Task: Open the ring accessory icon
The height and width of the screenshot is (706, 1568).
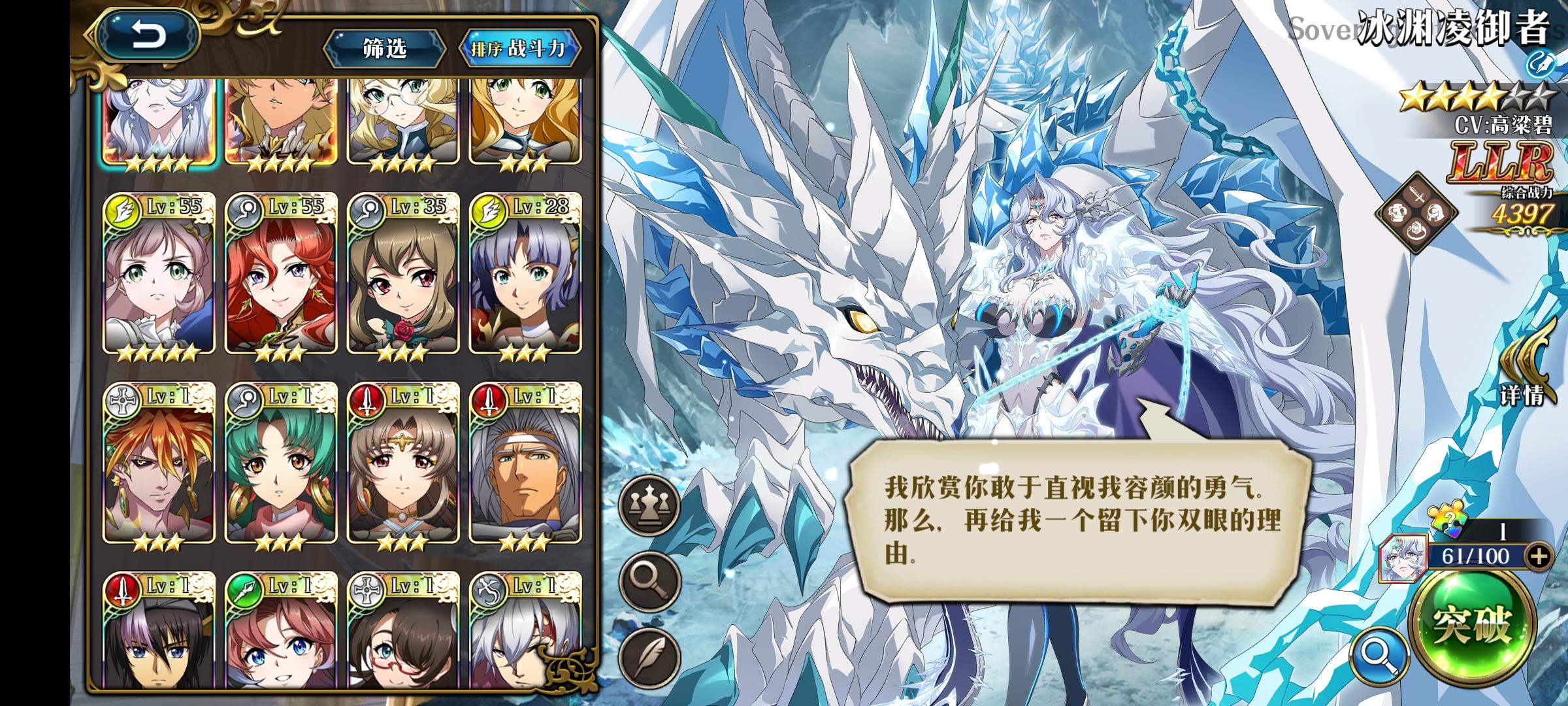Action: 1416,231
